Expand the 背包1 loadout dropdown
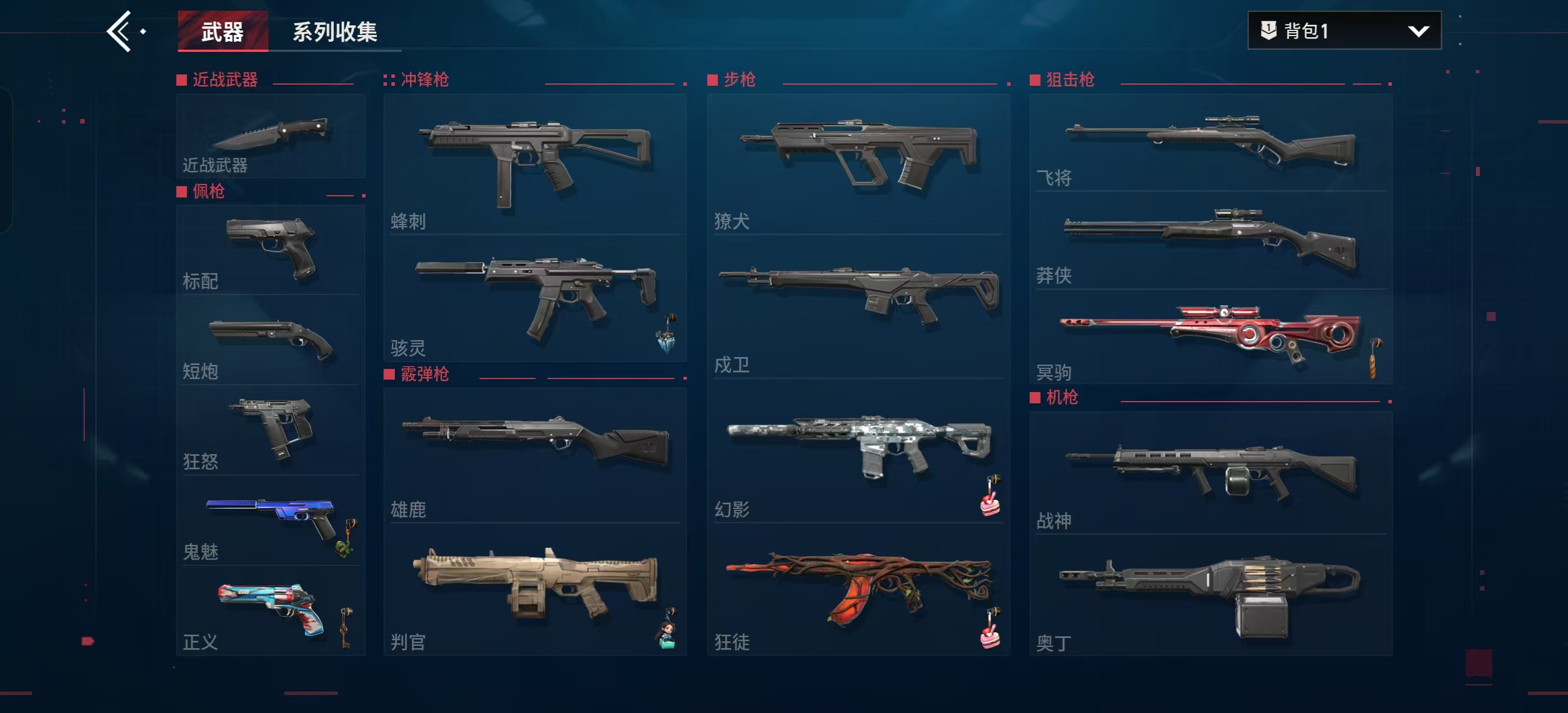This screenshot has width=1568, height=713. click(x=1344, y=30)
